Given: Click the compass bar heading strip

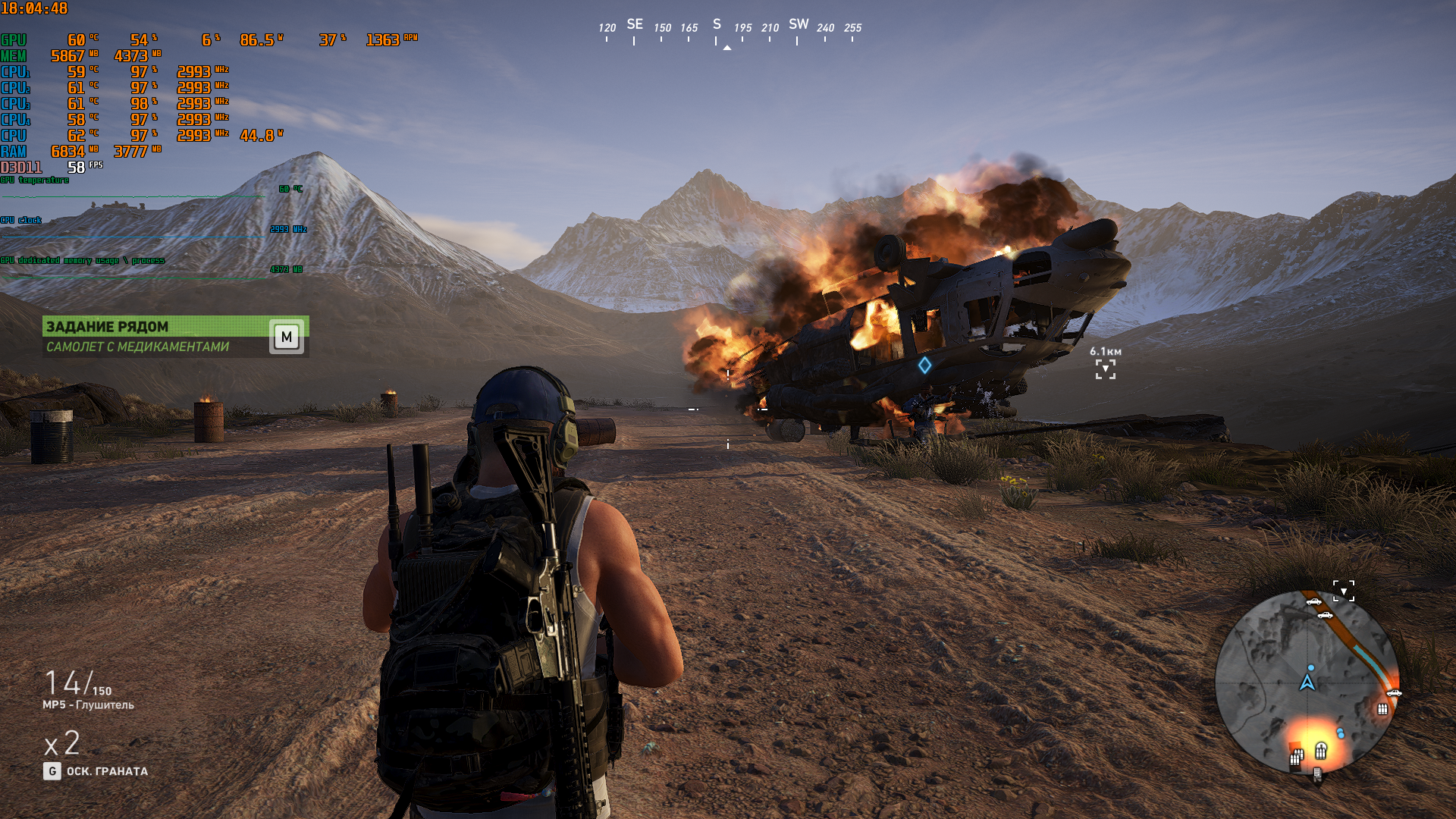Looking at the screenshot, I should (x=729, y=30).
